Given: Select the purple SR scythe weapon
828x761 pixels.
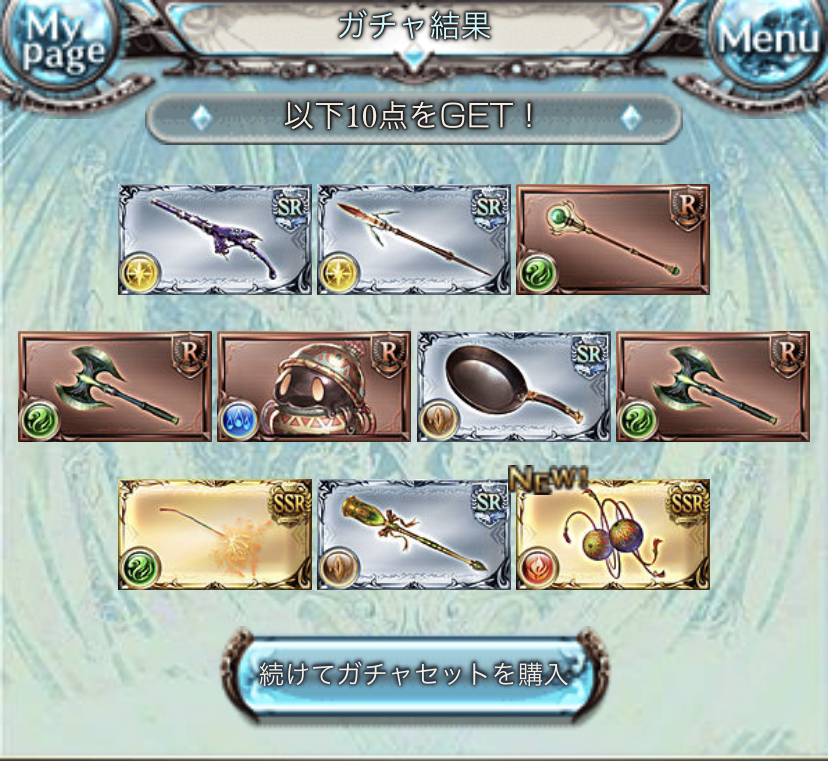Looking at the screenshot, I should [x=214, y=240].
